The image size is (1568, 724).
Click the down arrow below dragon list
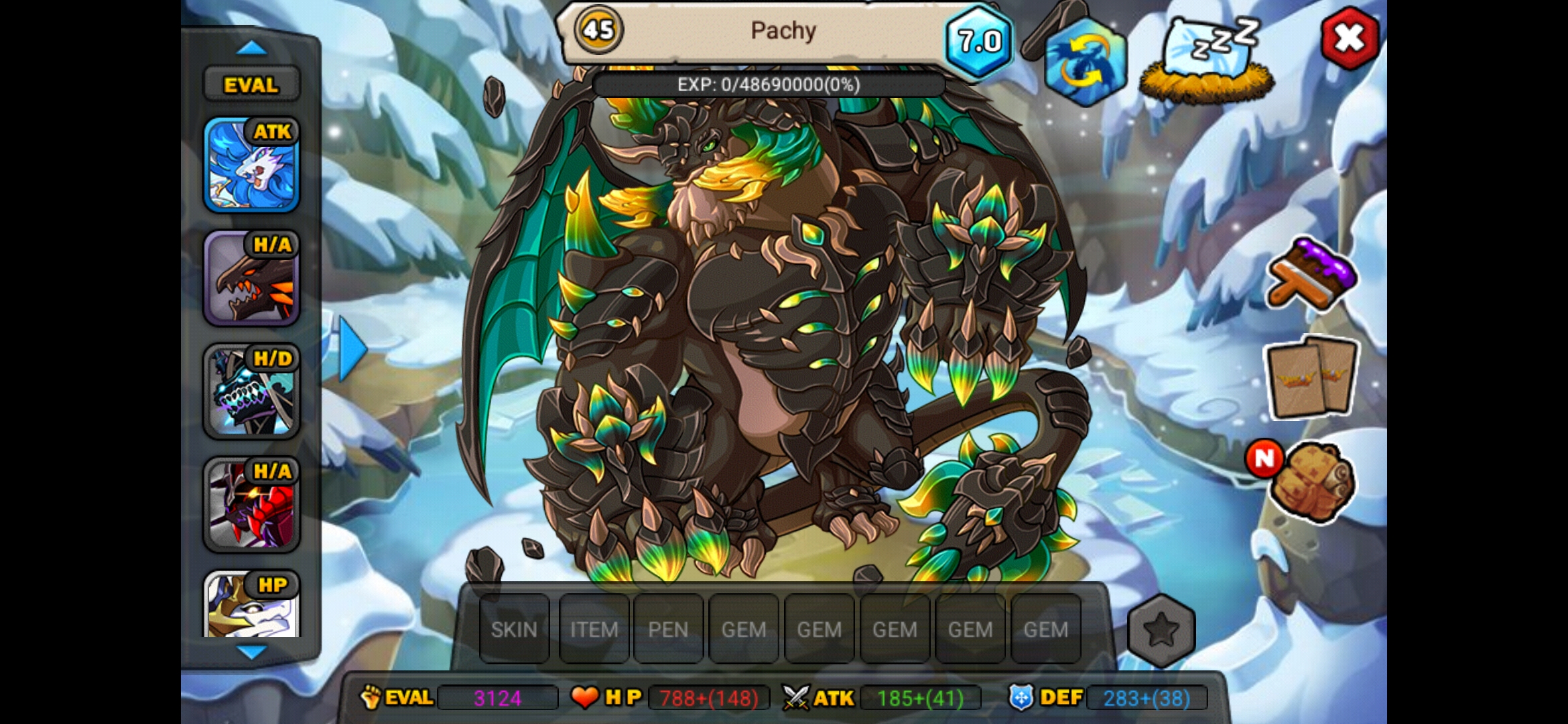252,652
